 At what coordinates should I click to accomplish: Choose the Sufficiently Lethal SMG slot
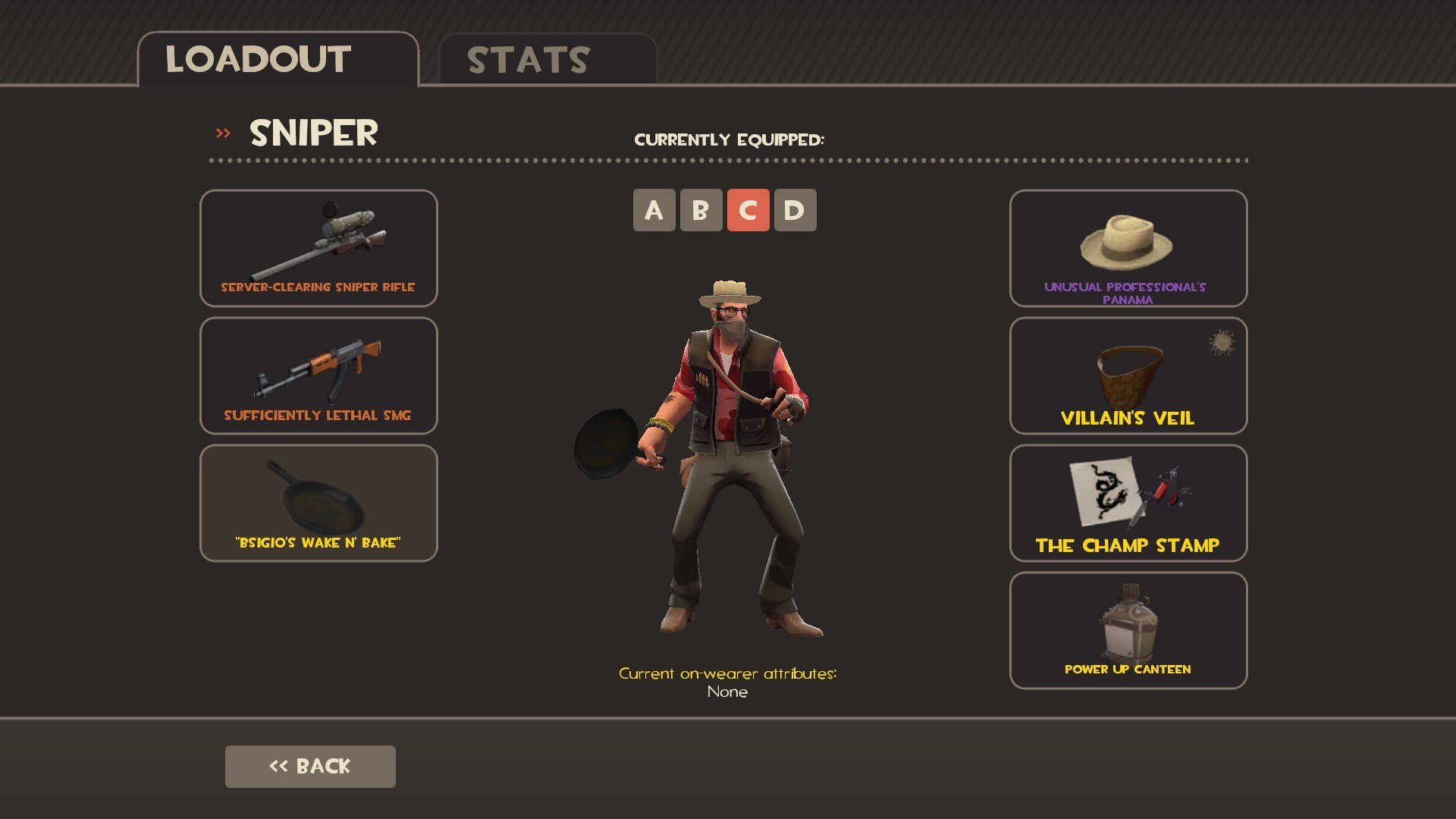(x=318, y=375)
